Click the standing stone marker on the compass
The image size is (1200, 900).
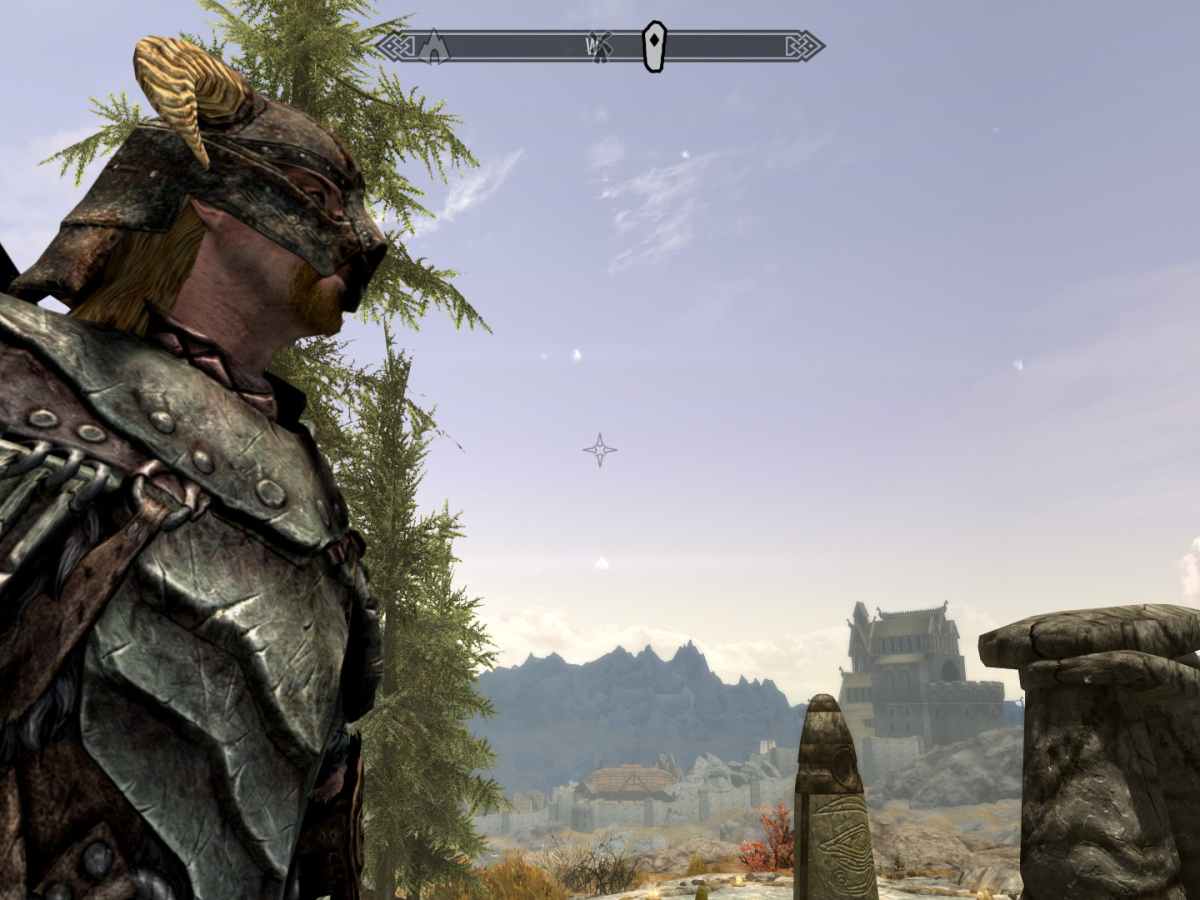(x=654, y=46)
